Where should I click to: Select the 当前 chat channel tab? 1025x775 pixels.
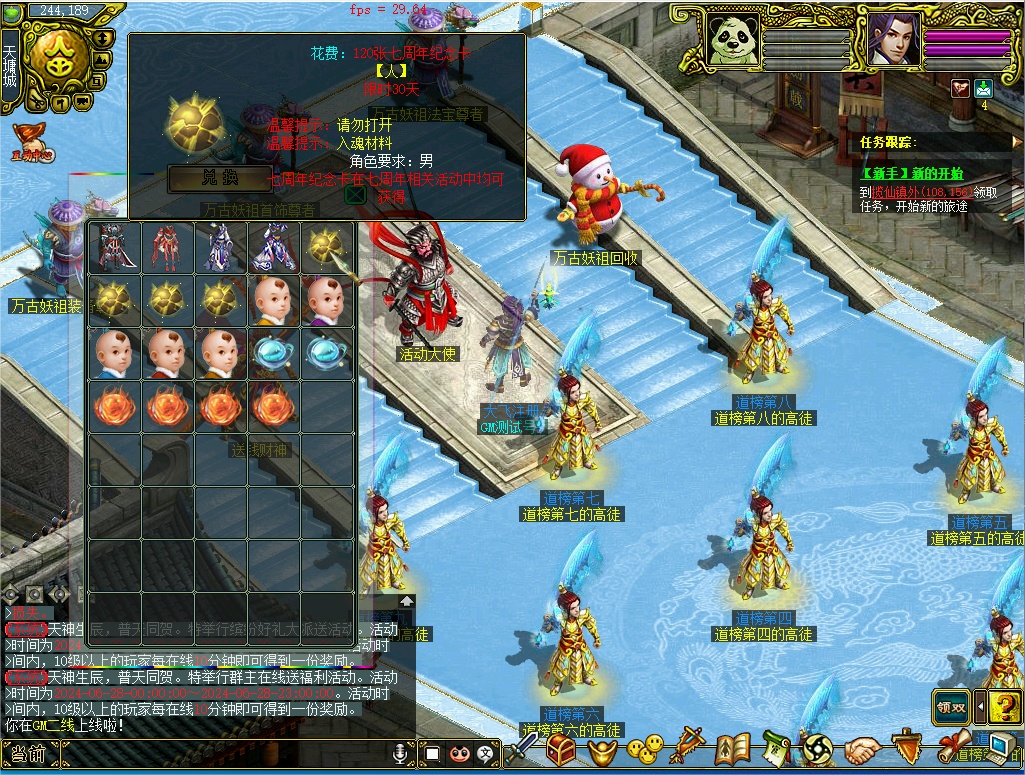pos(24,754)
